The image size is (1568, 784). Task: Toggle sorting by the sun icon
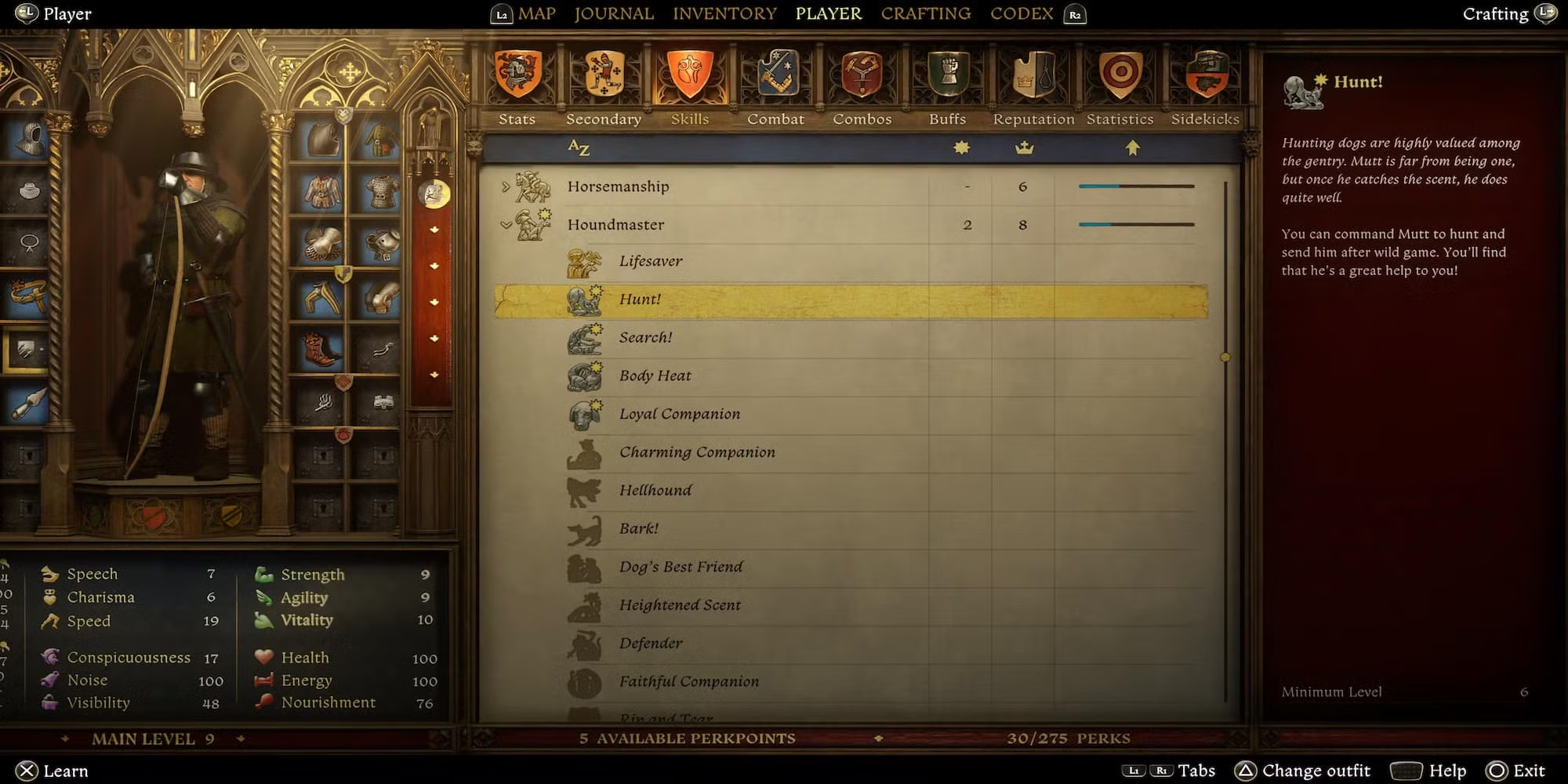click(x=963, y=147)
